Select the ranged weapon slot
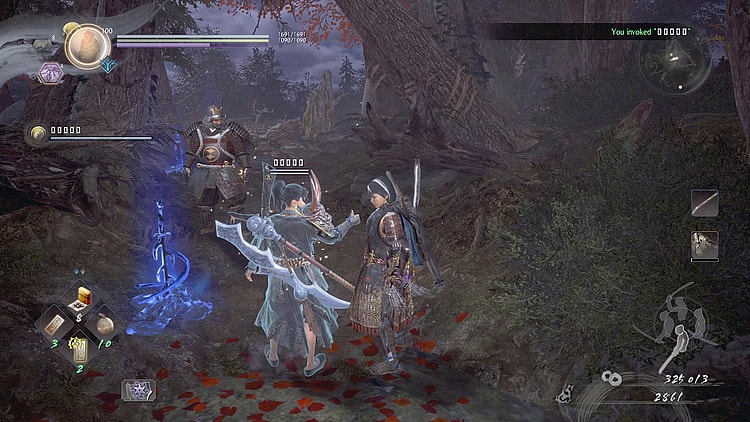This screenshot has height=422, width=750. coord(704,245)
